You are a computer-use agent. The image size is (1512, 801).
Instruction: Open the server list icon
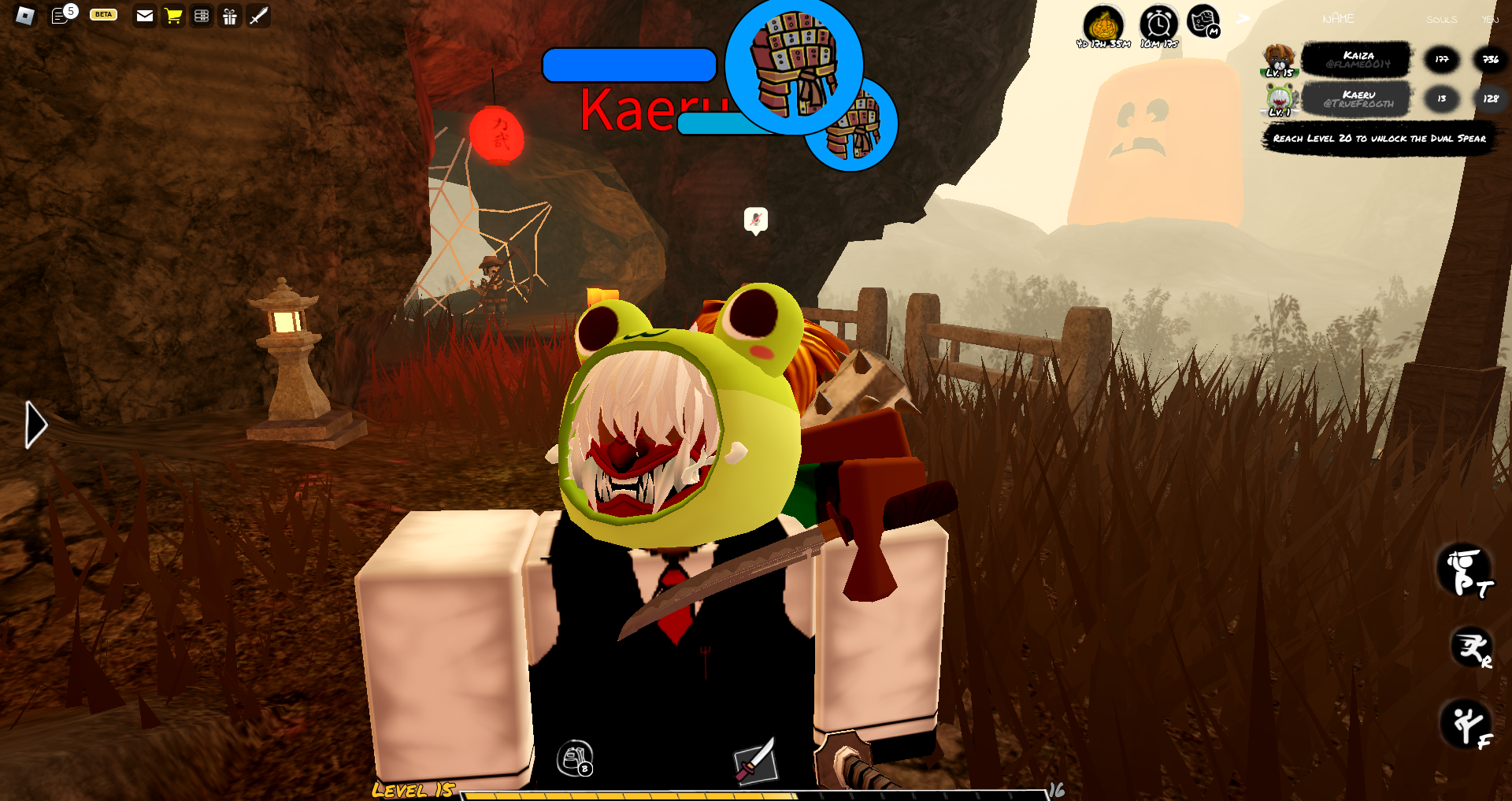point(202,16)
